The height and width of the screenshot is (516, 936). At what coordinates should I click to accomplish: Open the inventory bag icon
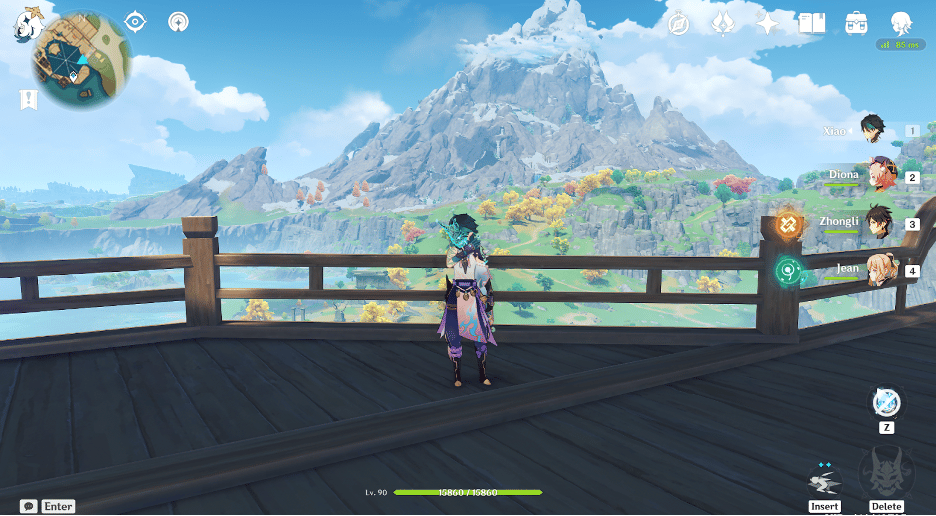click(x=856, y=23)
